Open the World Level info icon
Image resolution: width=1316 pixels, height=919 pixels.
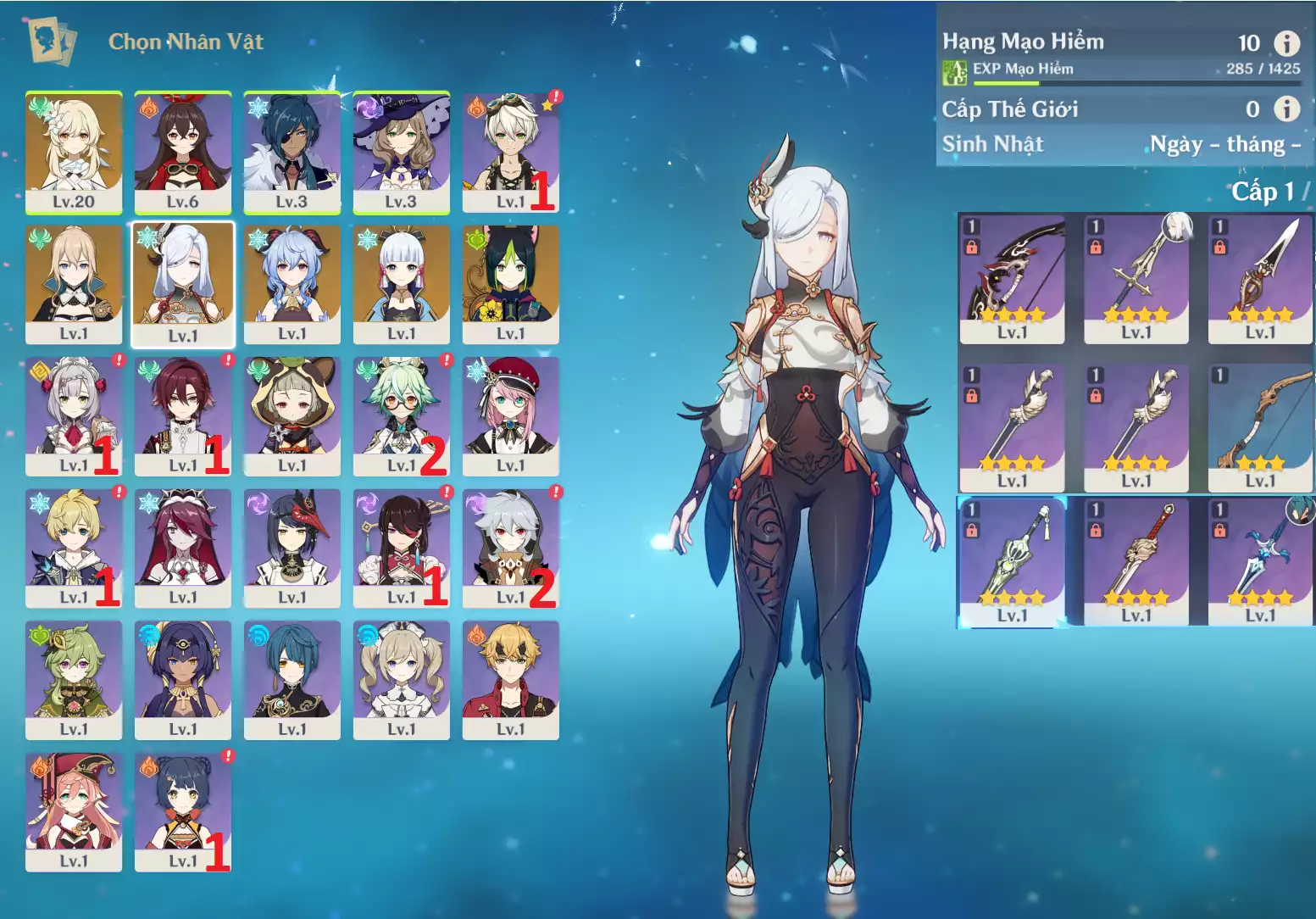click(1286, 109)
